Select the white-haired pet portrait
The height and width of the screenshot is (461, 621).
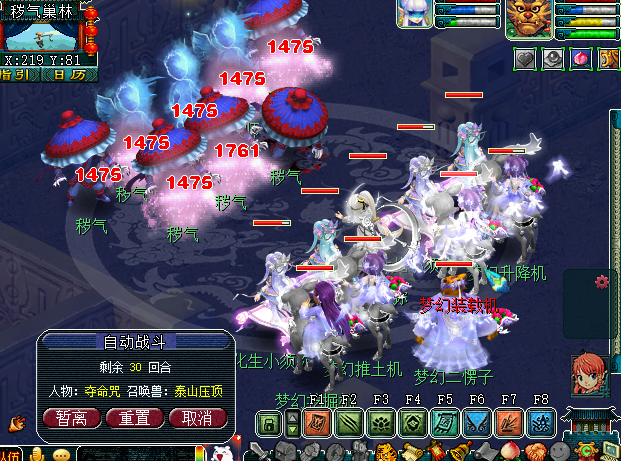[414, 15]
